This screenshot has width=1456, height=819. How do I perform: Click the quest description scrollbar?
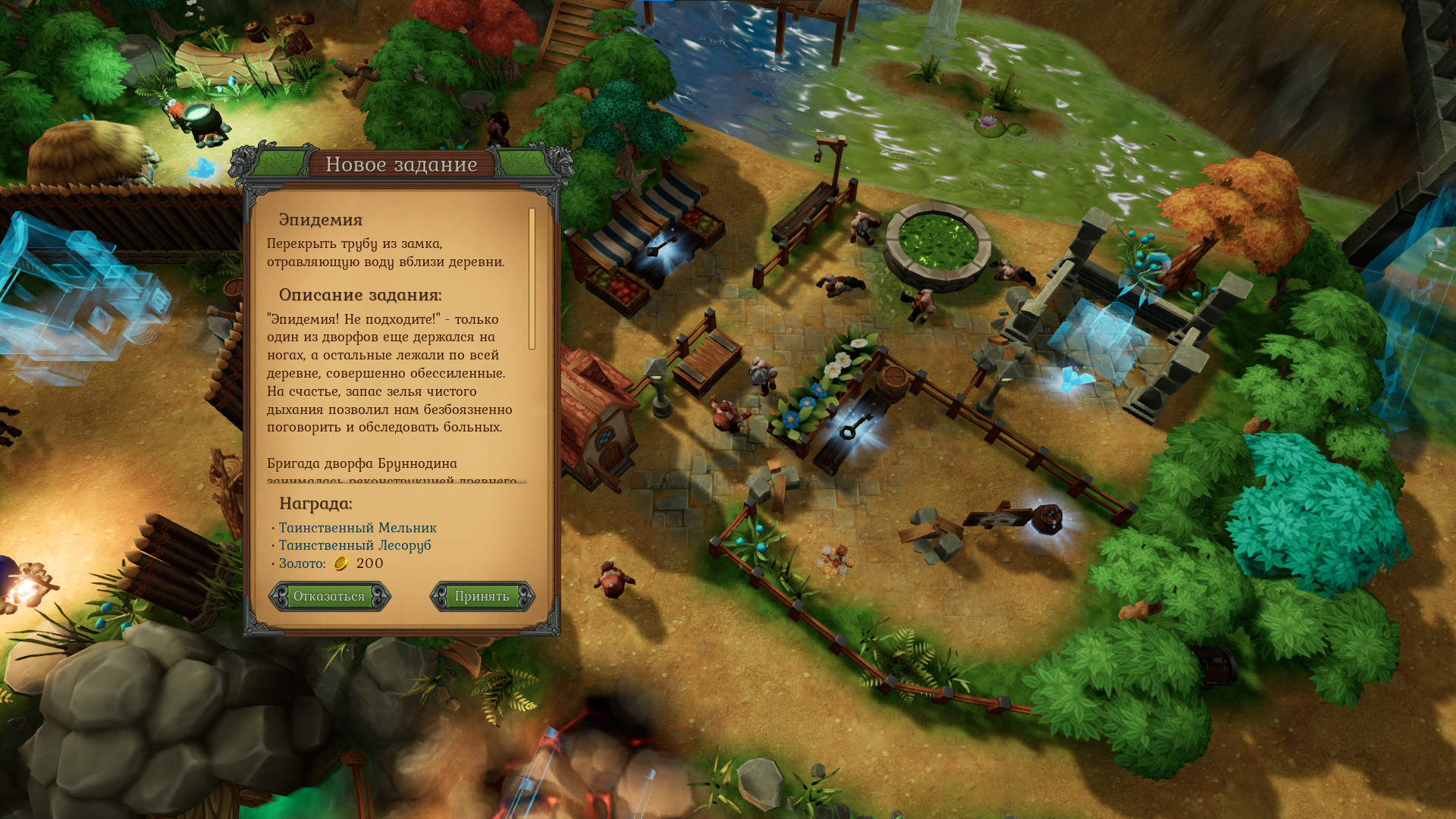(x=532, y=279)
